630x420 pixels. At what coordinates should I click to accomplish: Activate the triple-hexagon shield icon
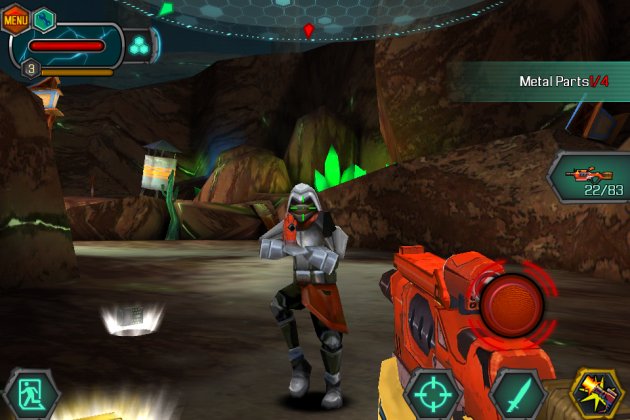point(138,45)
